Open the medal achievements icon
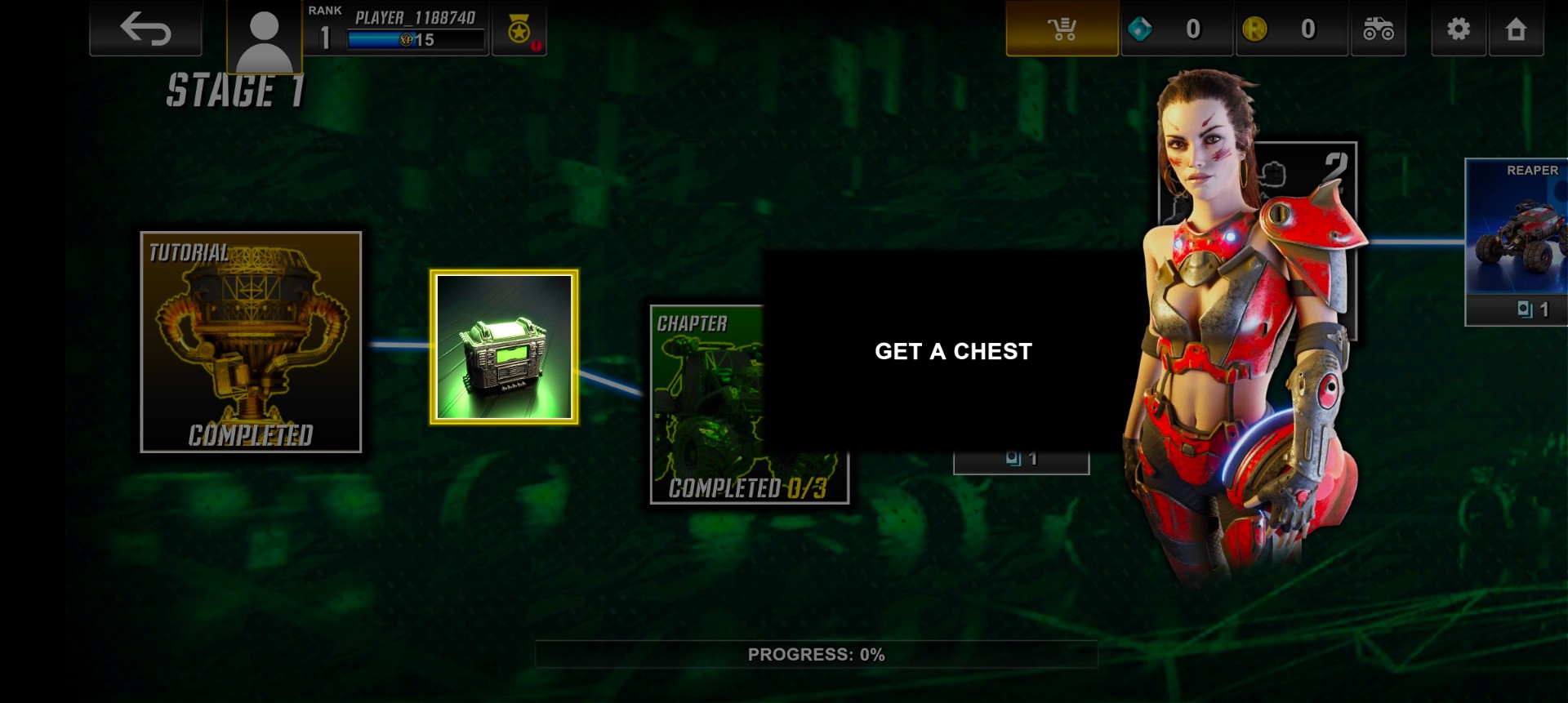The height and width of the screenshot is (703, 1568). [x=519, y=31]
